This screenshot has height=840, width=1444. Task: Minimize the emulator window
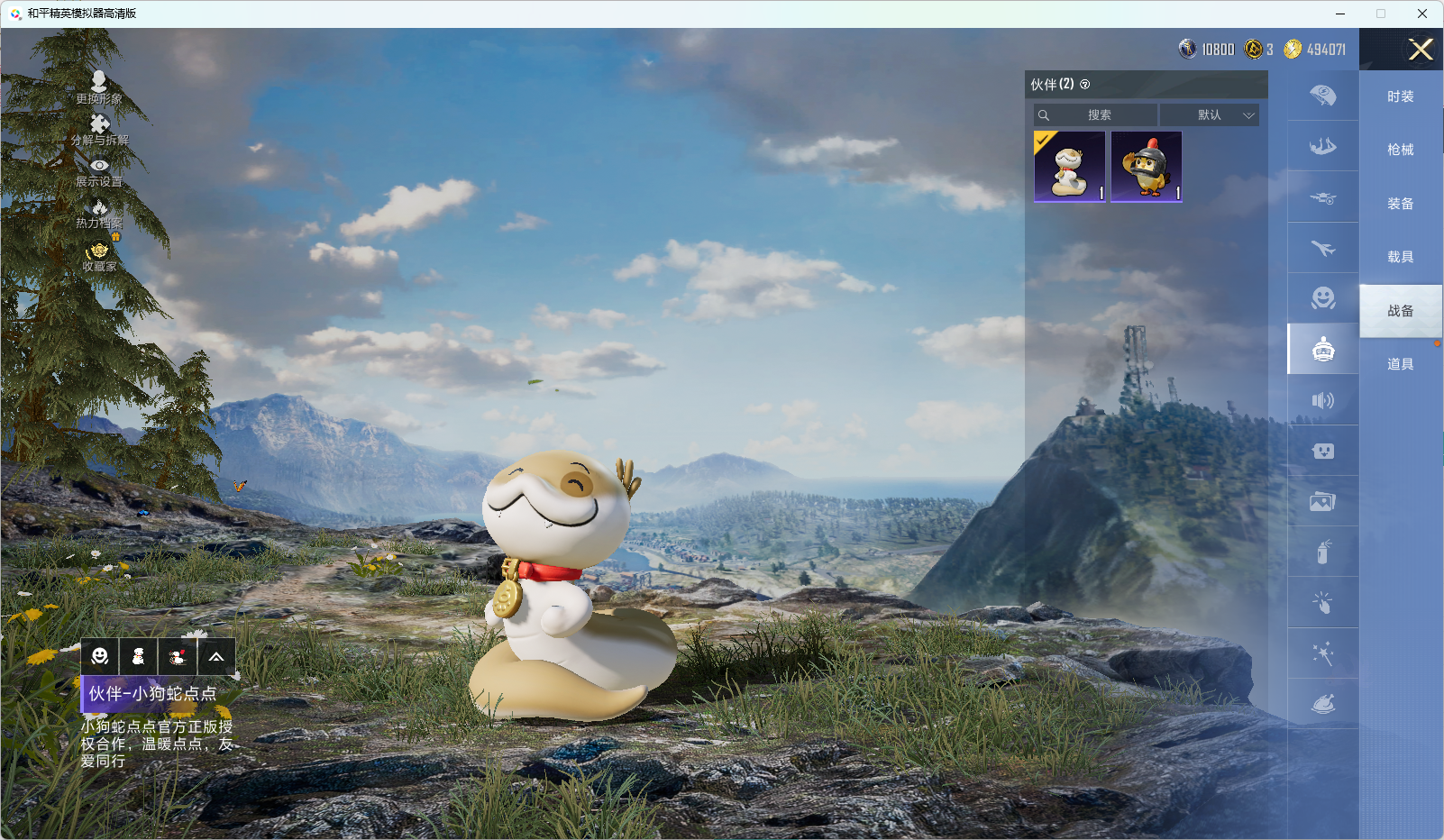point(1340,14)
